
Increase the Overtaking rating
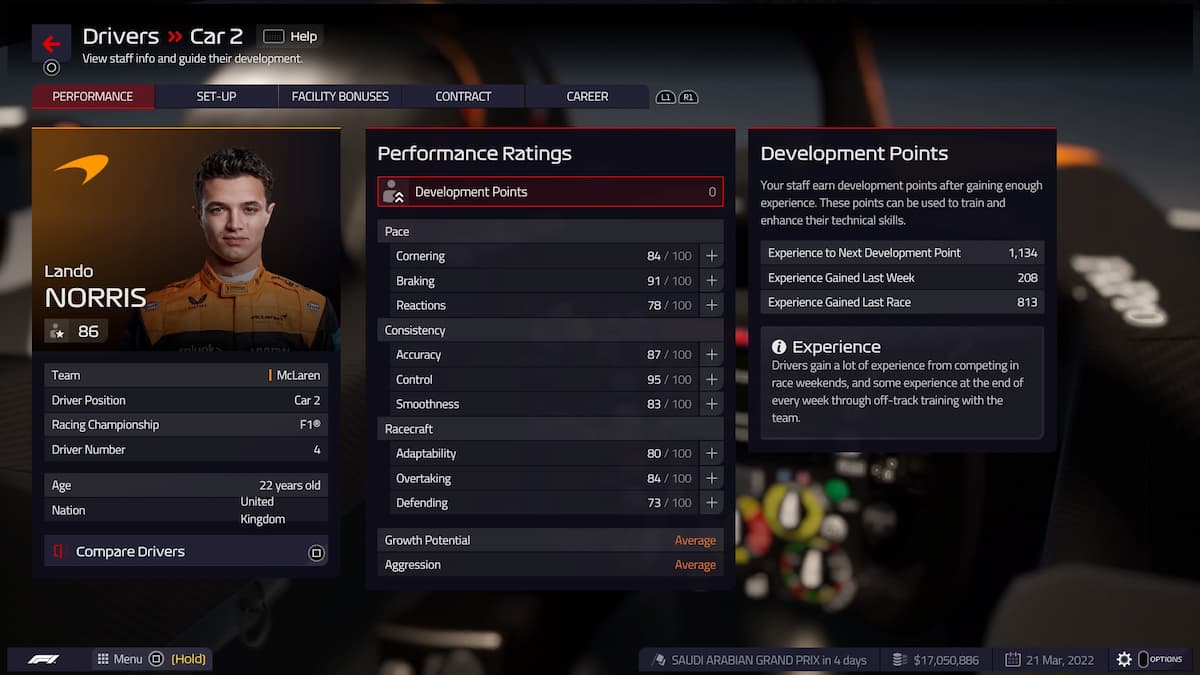tap(712, 478)
